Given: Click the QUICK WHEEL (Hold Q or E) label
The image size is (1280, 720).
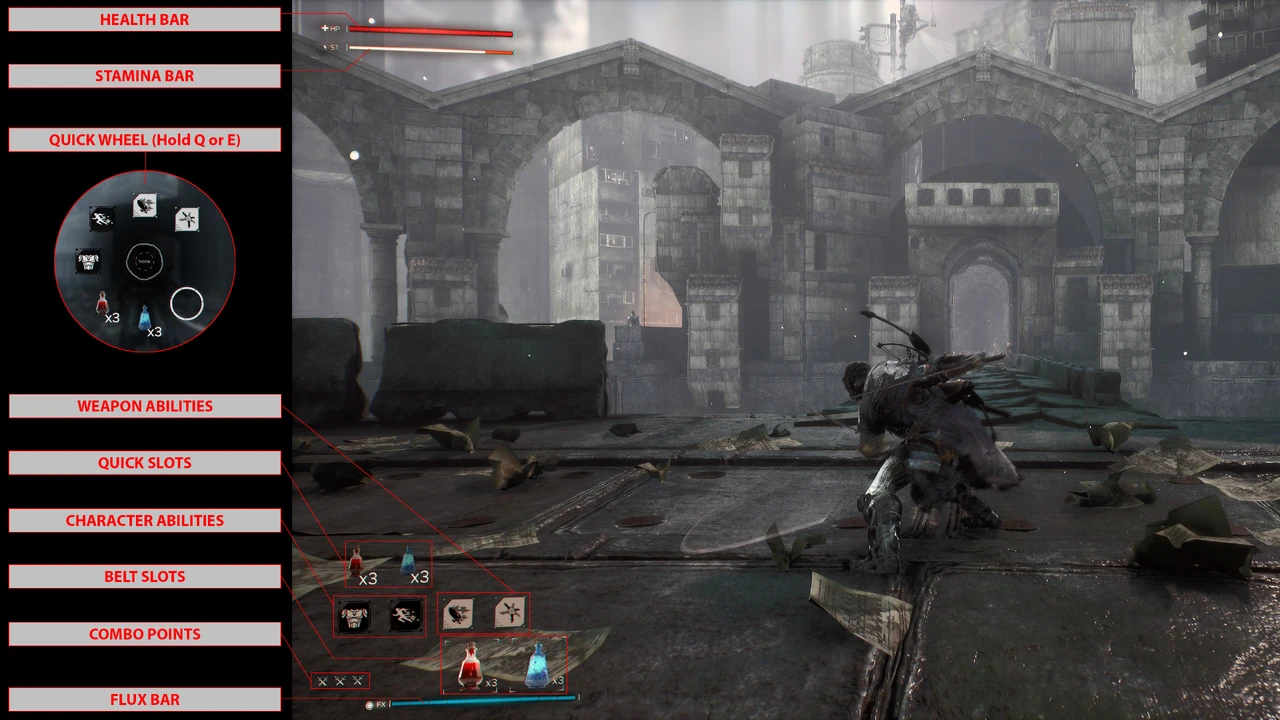Looking at the screenshot, I should click(x=144, y=140).
